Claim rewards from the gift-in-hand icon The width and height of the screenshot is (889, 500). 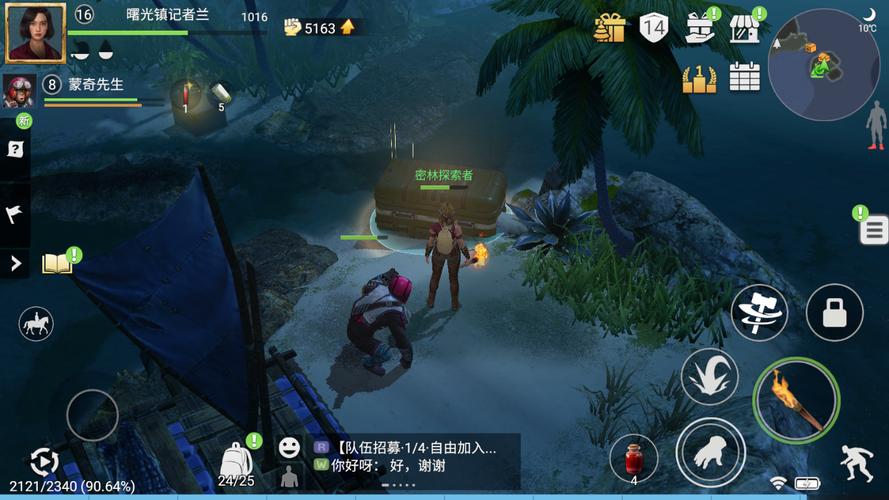[x=699, y=28]
